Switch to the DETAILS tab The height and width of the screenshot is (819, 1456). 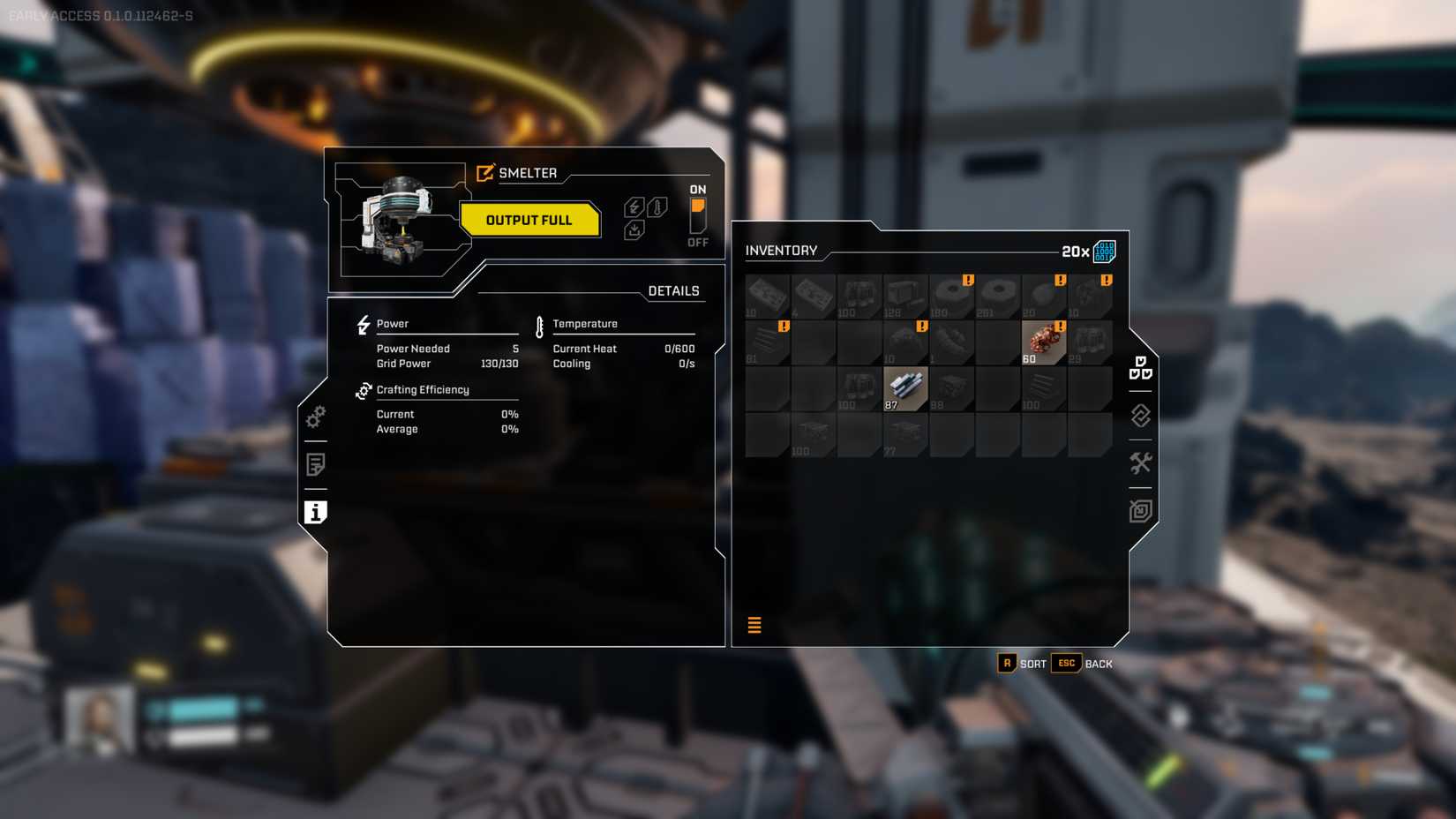click(x=673, y=290)
